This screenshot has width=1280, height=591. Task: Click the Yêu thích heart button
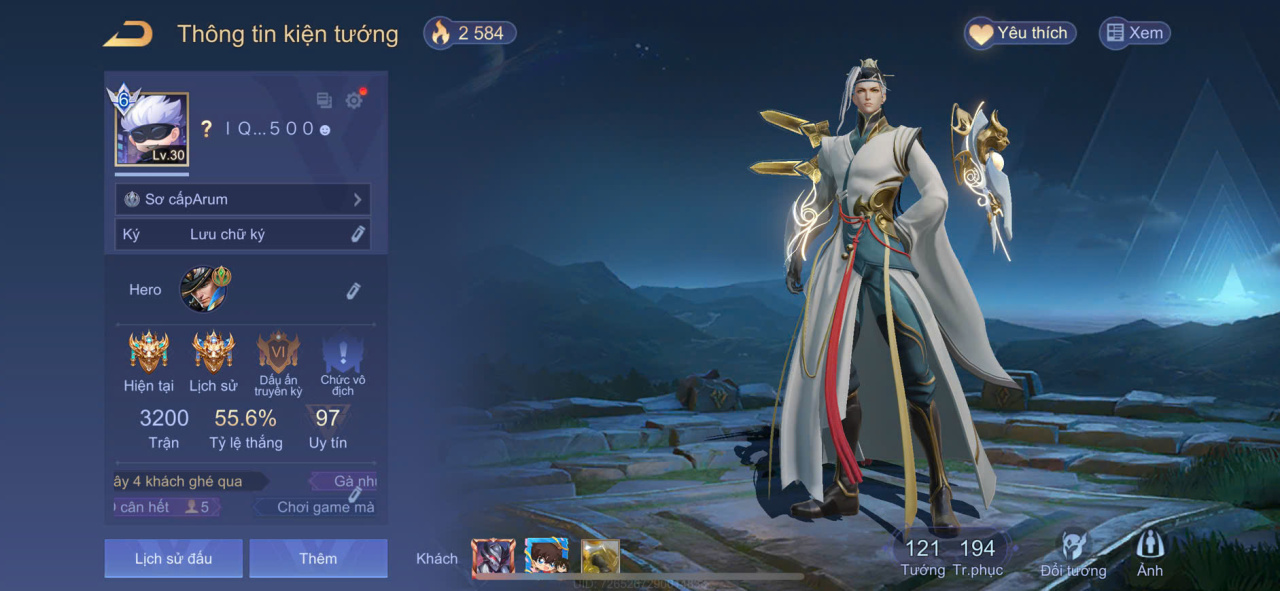(x=1020, y=34)
